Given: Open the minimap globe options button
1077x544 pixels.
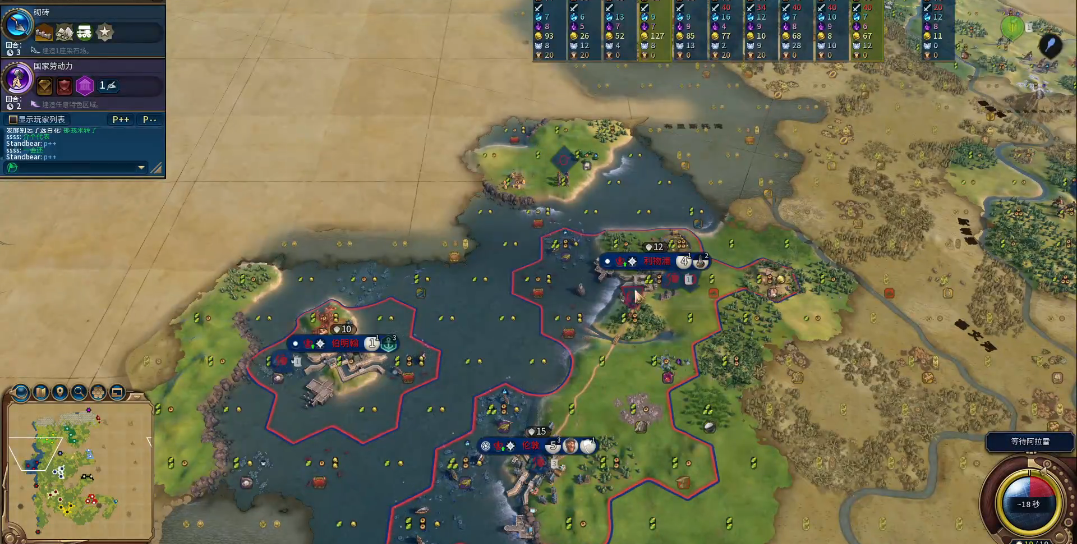Looking at the screenshot, I should point(22,392).
